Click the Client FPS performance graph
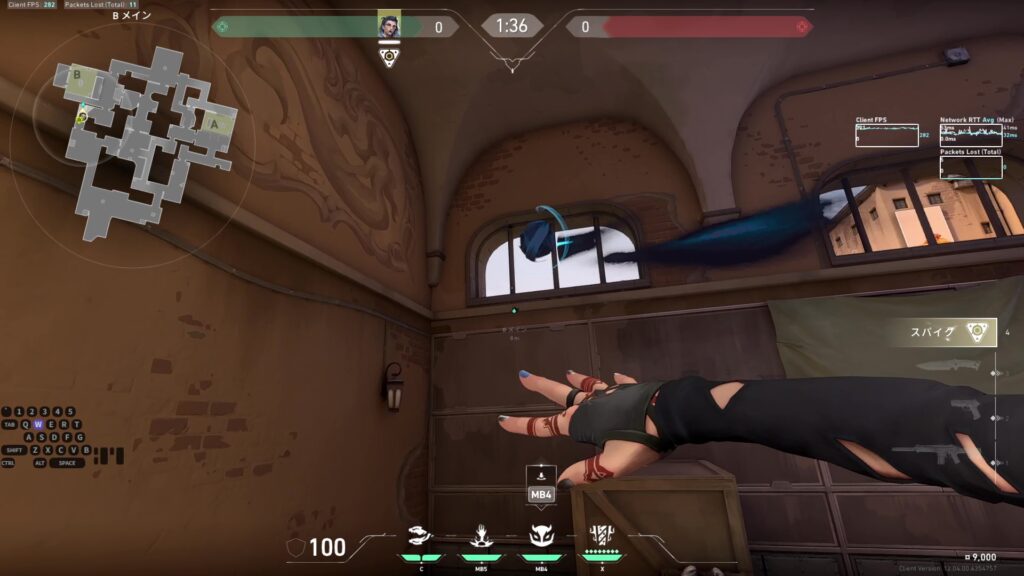Viewport: 1024px width, 576px height. pyautogui.click(x=886, y=135)
